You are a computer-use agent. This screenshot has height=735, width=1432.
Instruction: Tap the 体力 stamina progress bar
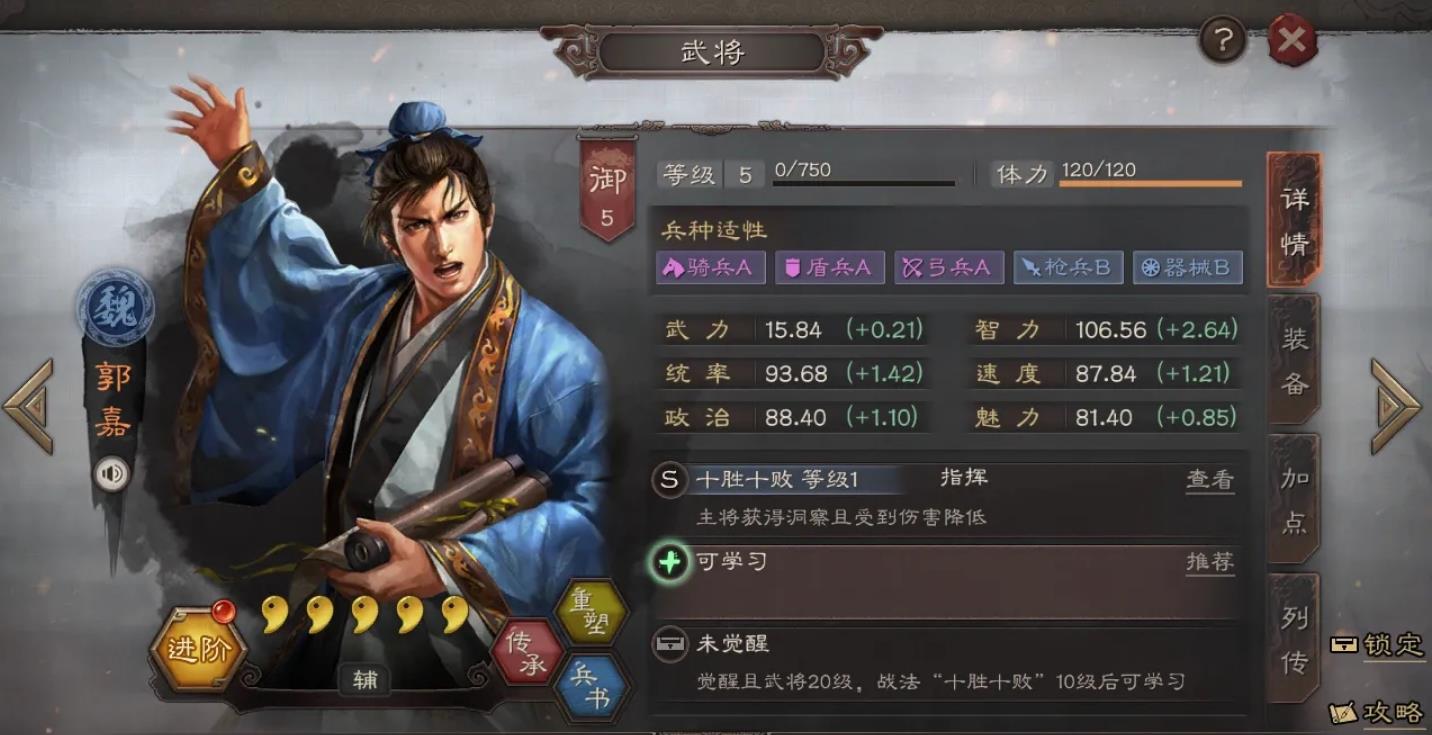pyautogui.click(x=1150, y=183)
